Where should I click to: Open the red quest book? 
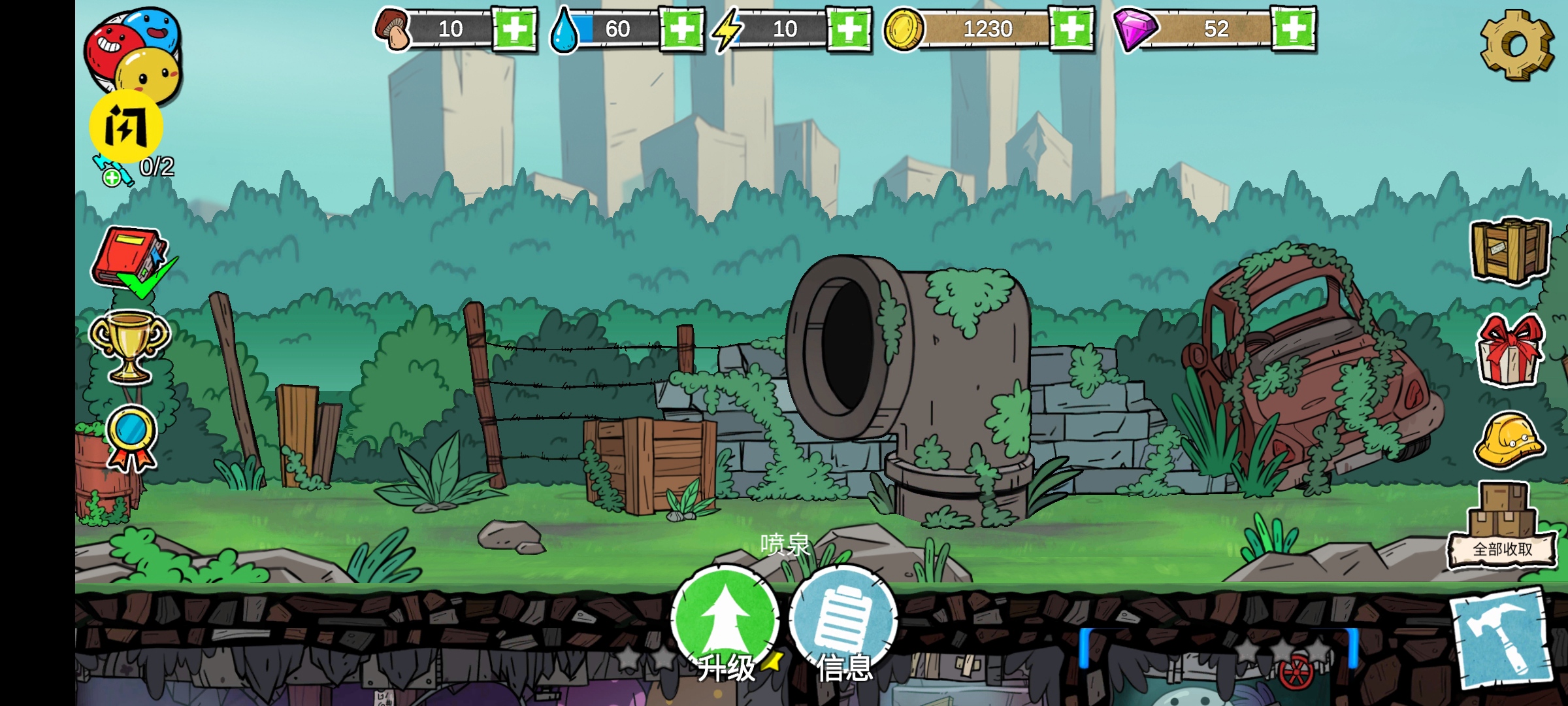click(131, 259)
